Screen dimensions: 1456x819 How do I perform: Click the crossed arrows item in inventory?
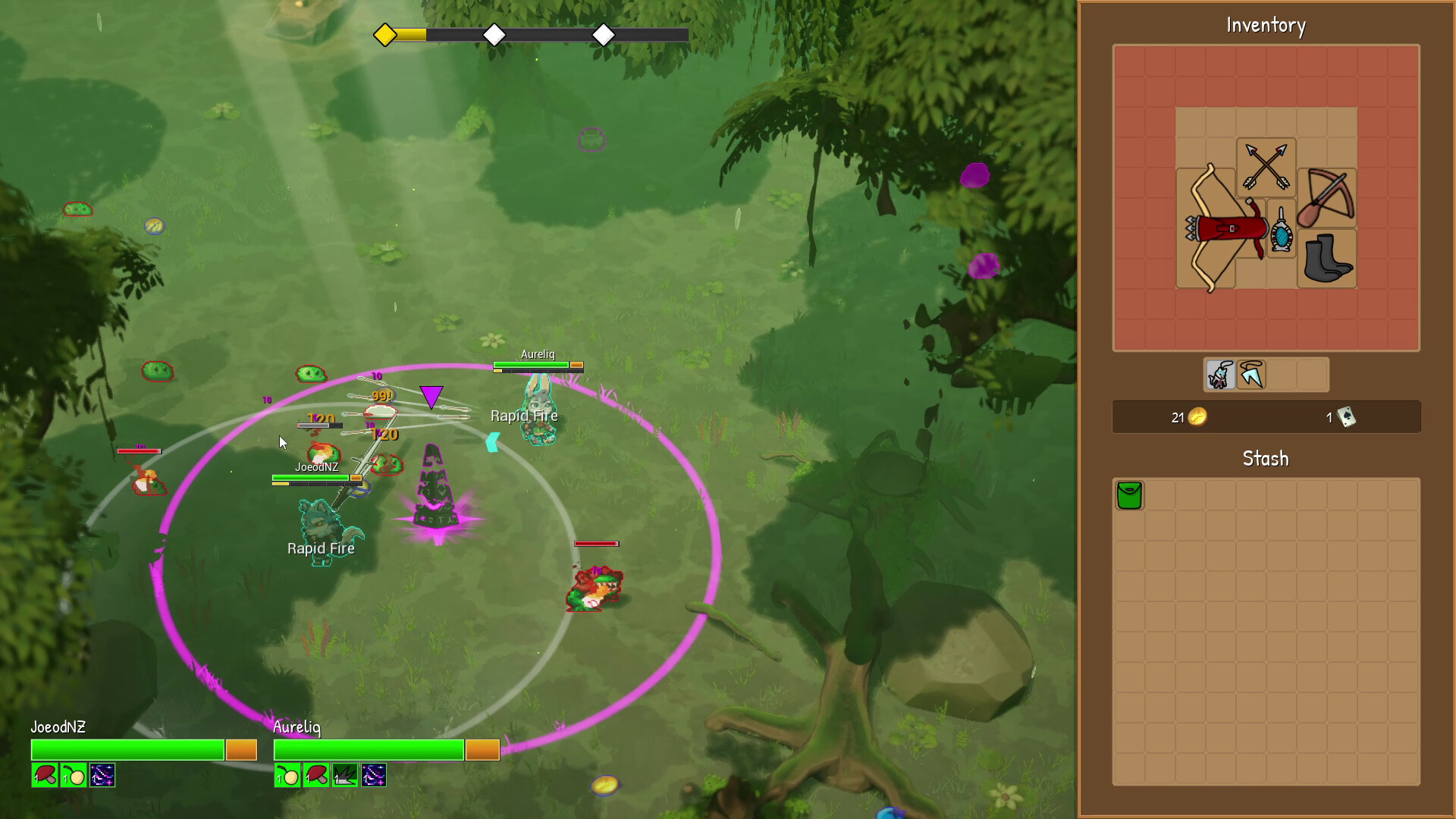click(1265, 165)
